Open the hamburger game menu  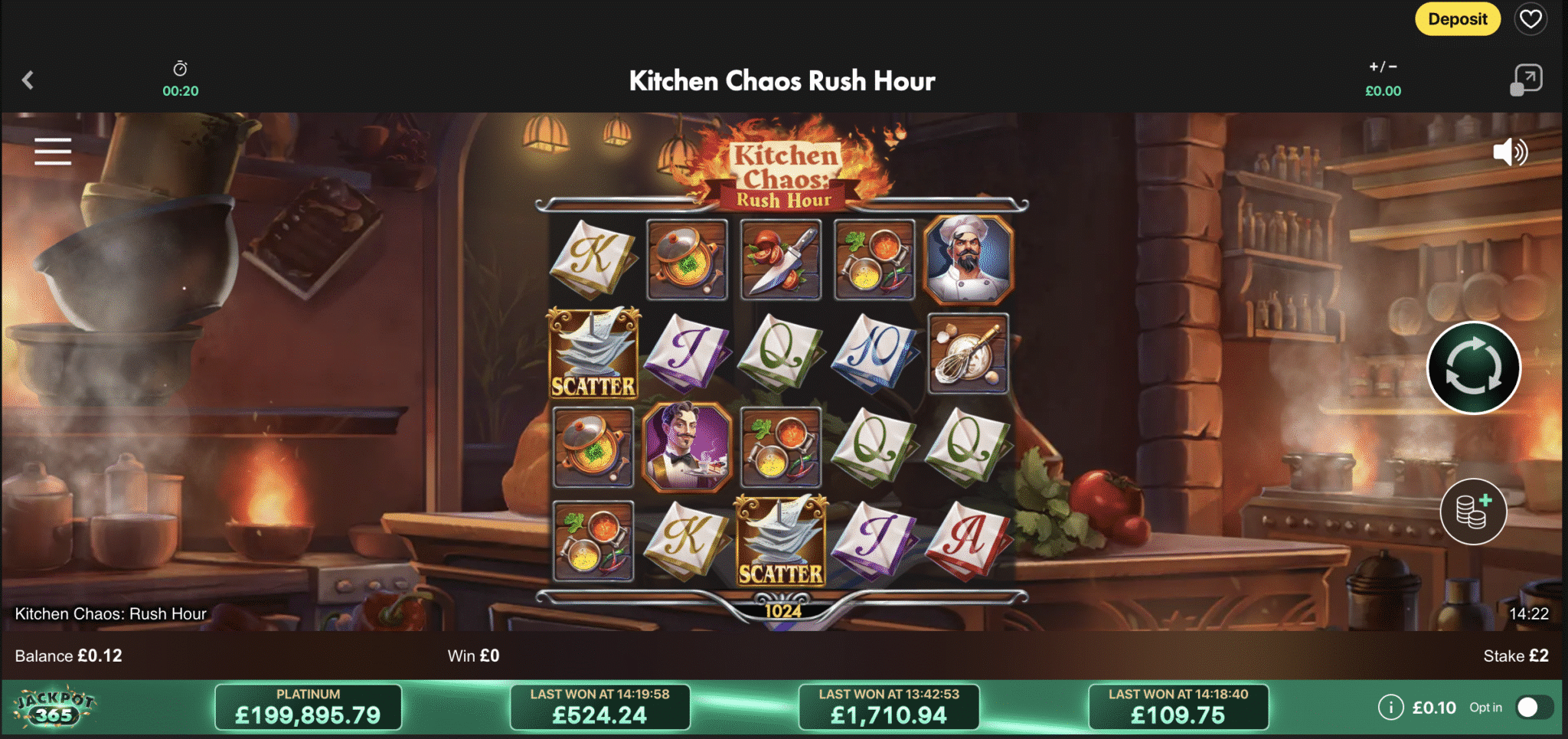tap(53, 152)
